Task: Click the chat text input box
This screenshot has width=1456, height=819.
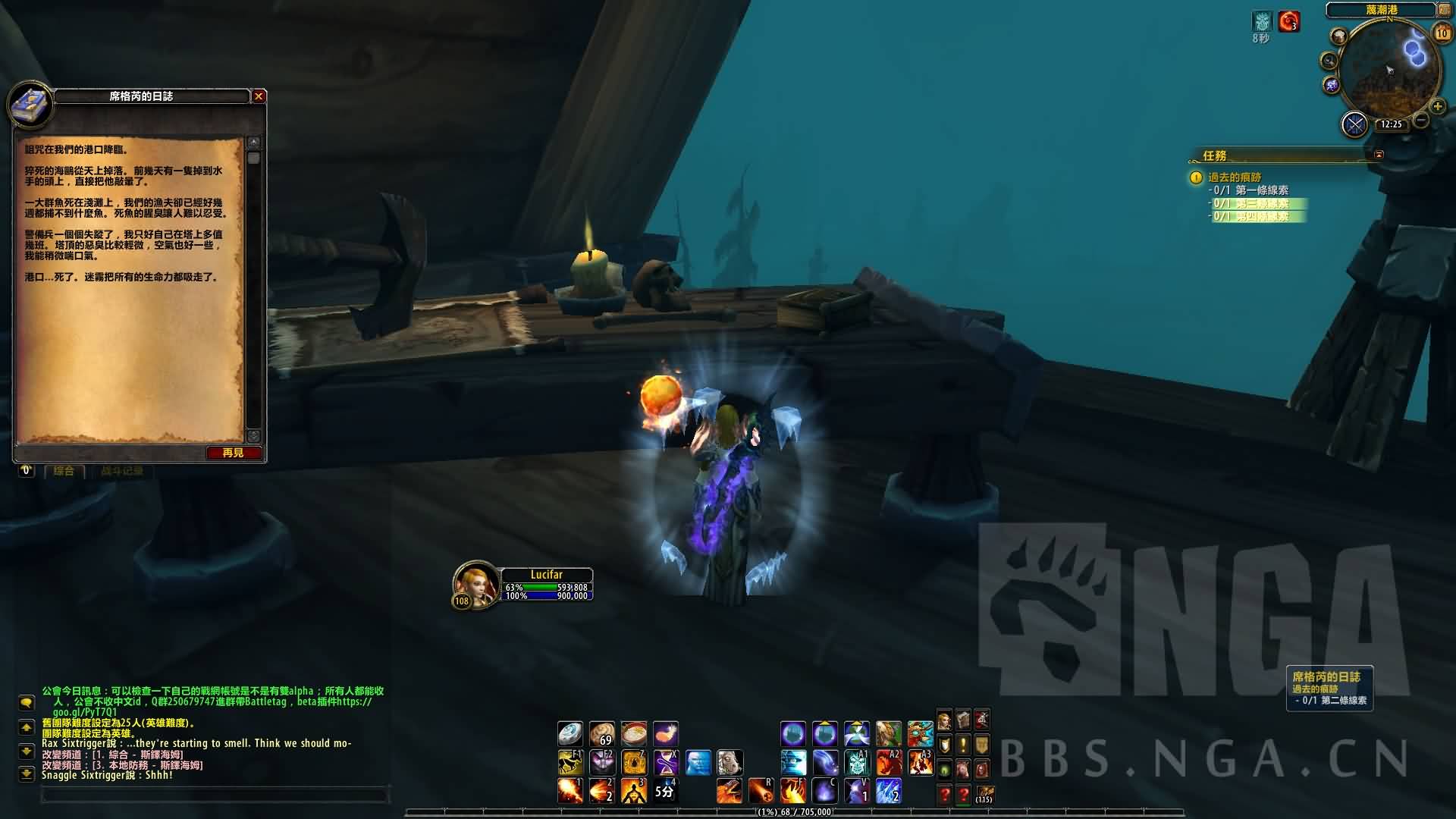Action: [215, 795]
